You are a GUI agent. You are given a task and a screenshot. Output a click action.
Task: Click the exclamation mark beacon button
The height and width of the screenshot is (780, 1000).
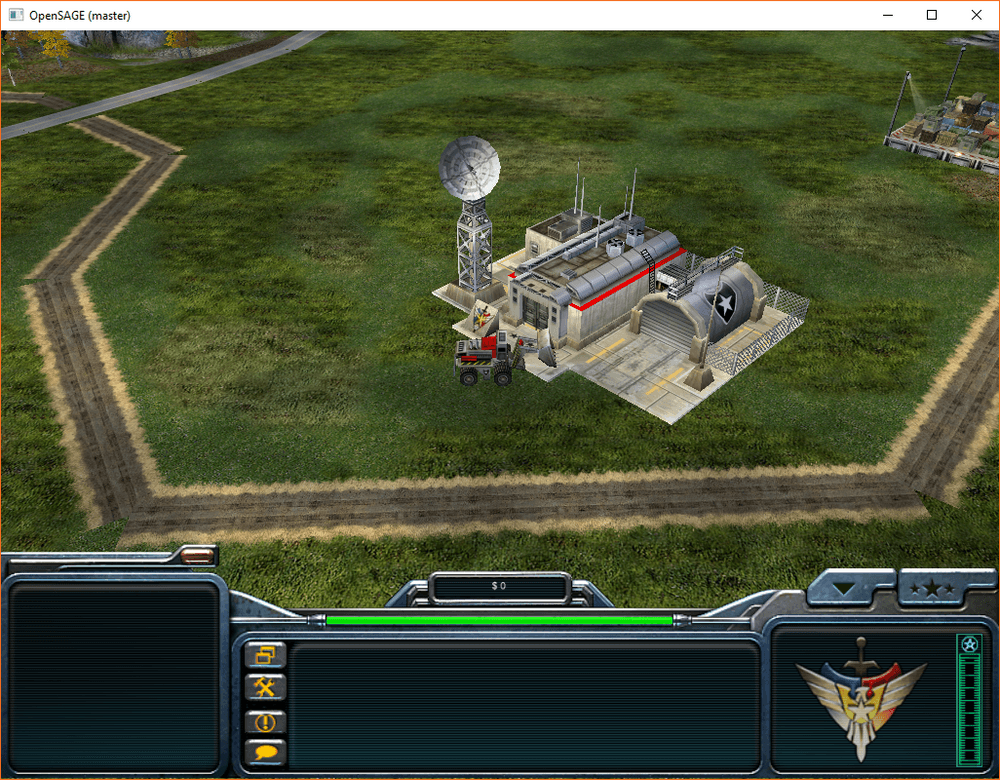pos(265,721)
